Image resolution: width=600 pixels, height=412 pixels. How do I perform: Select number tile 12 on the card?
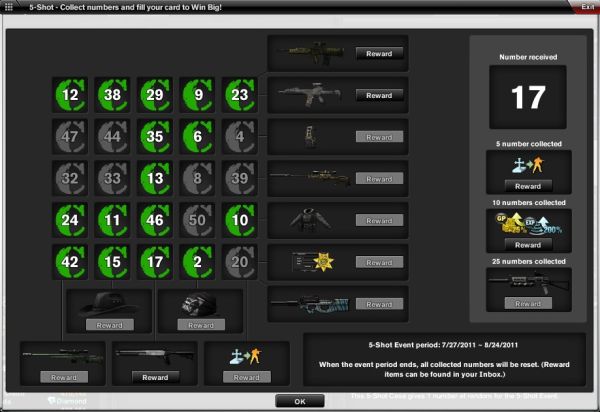click(70, 96)
